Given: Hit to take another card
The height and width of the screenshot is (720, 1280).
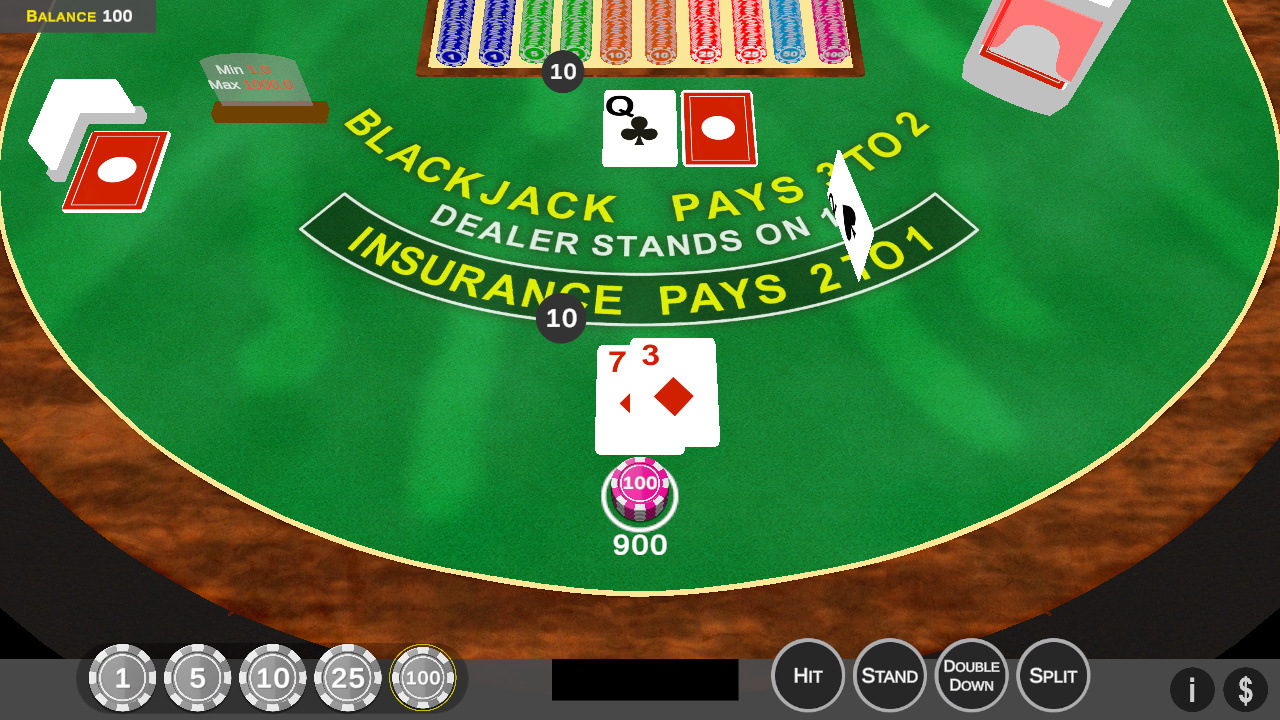Looking at the screenshot, I should tap(808, 676).
